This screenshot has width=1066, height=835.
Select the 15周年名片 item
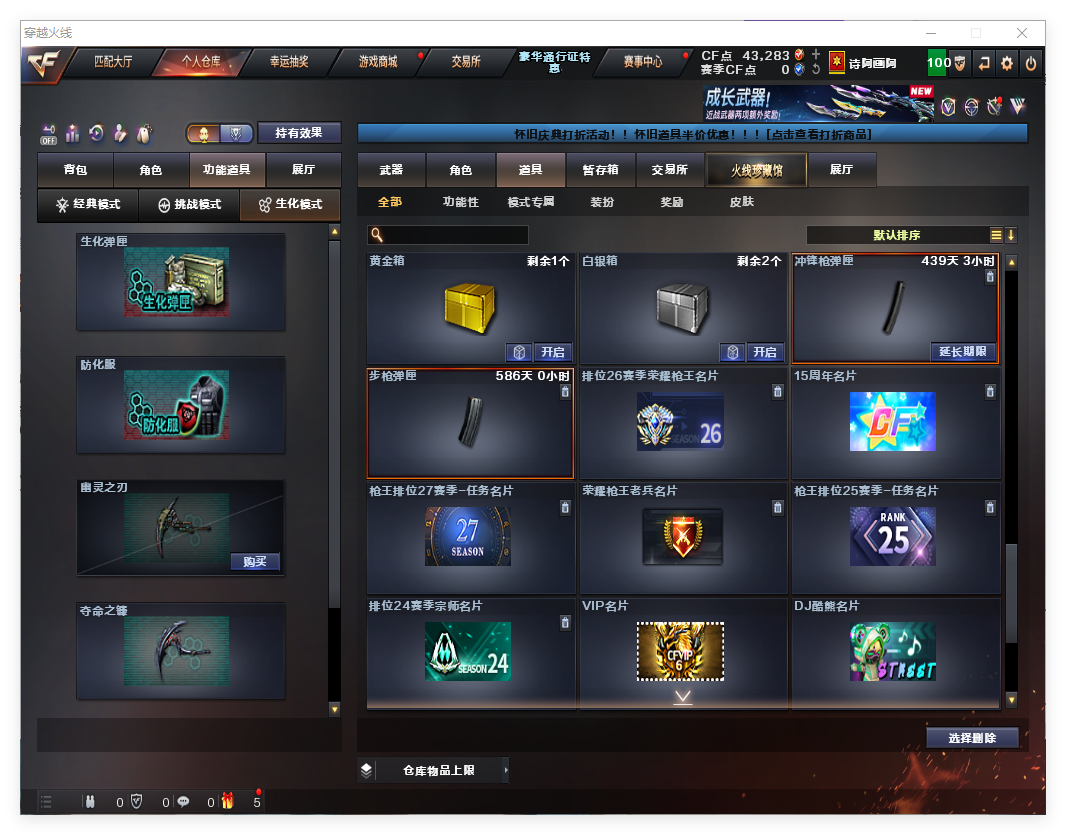click(895, 422)
